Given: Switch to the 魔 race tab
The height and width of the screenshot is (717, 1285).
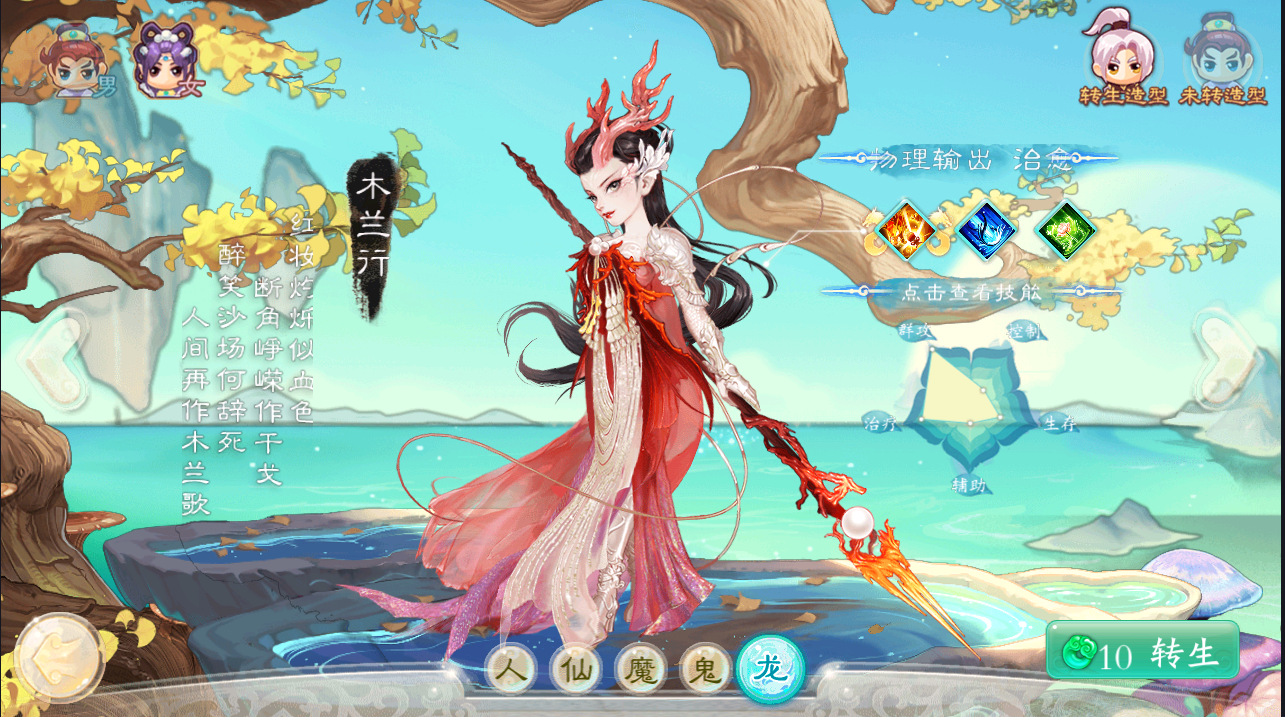Looking at the screenshot, I should point(641,668).
